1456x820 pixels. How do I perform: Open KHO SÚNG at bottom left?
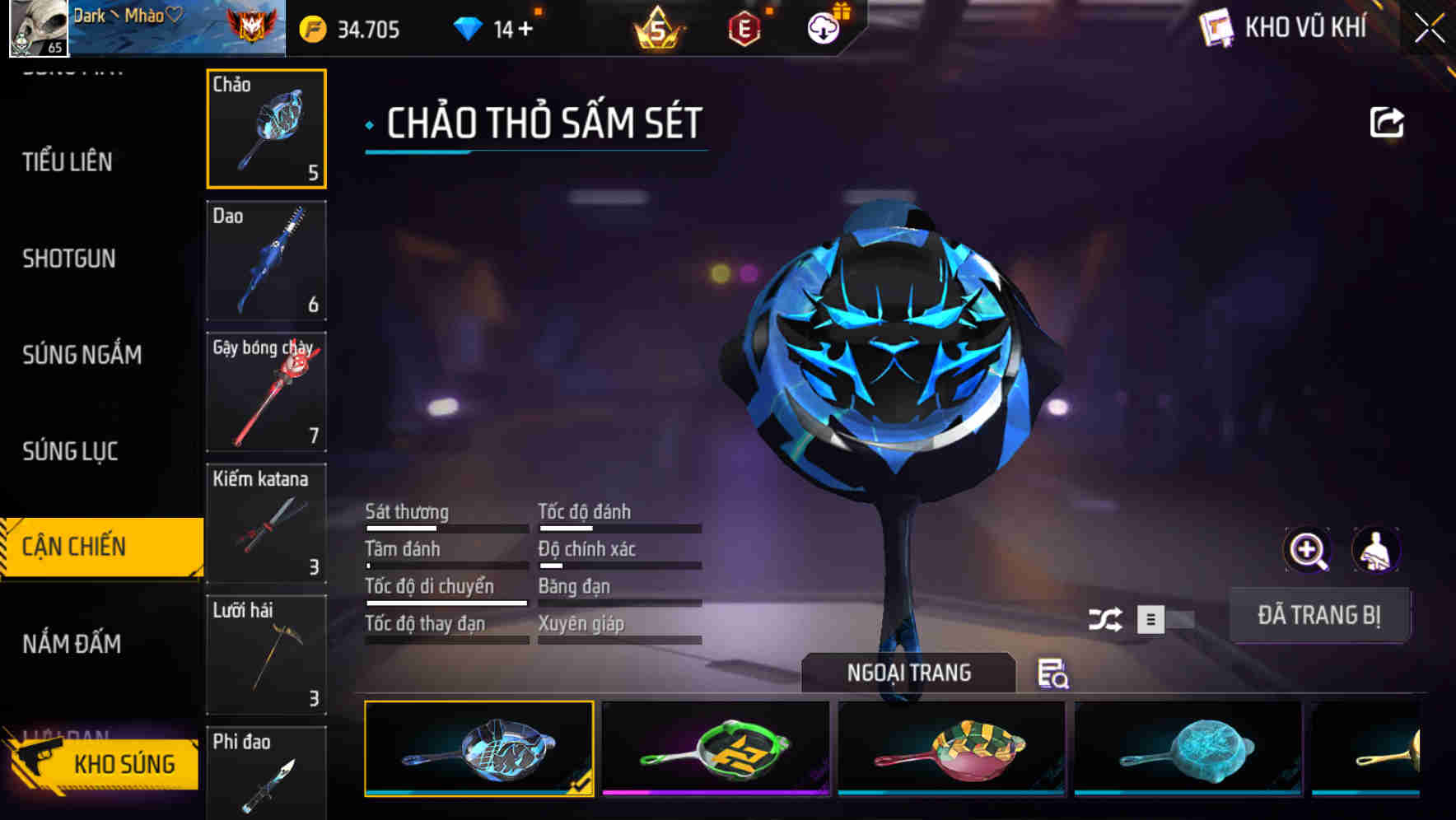(x=124, y=763)
